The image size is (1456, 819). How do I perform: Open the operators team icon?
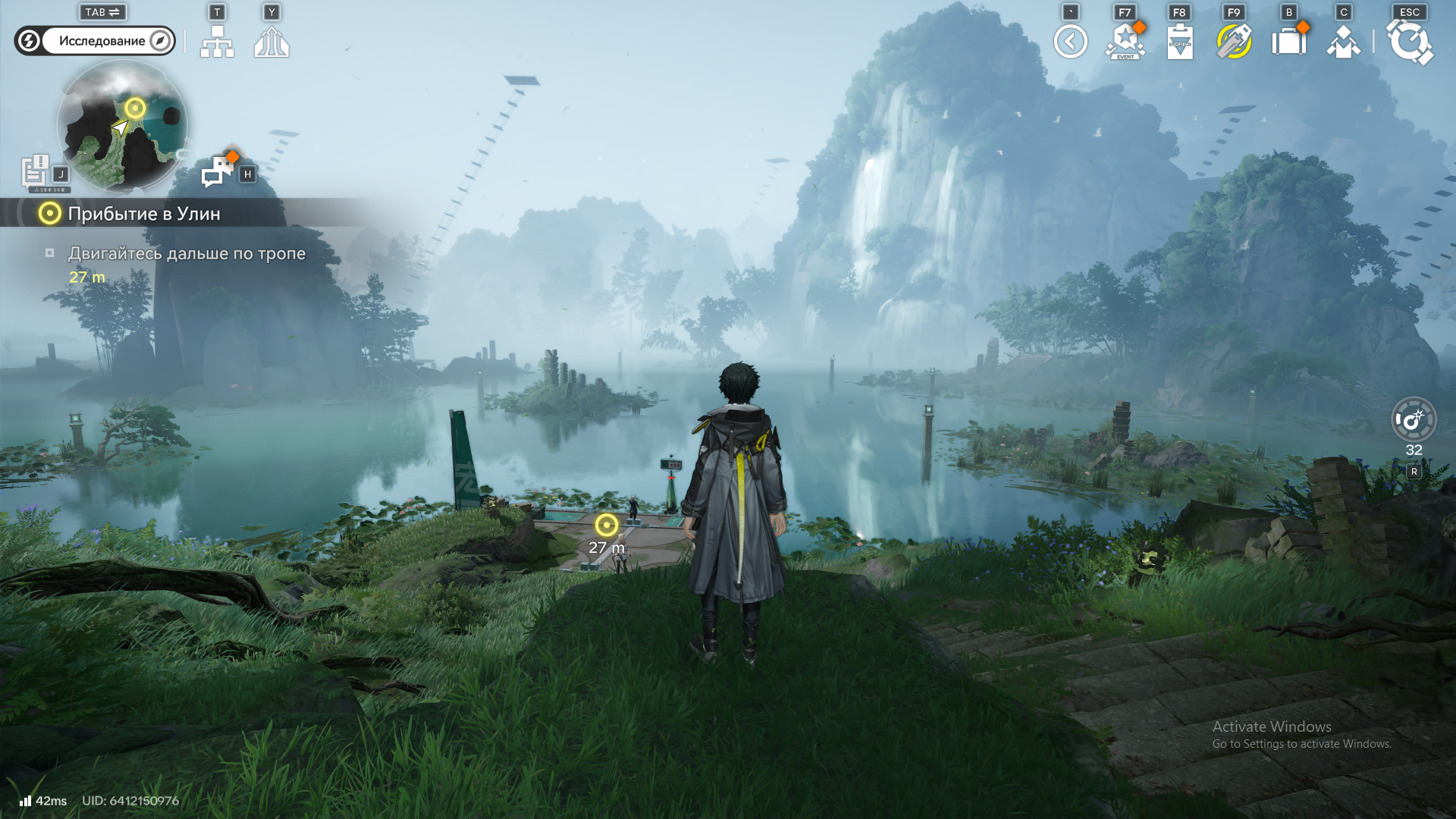[1343, 42]
